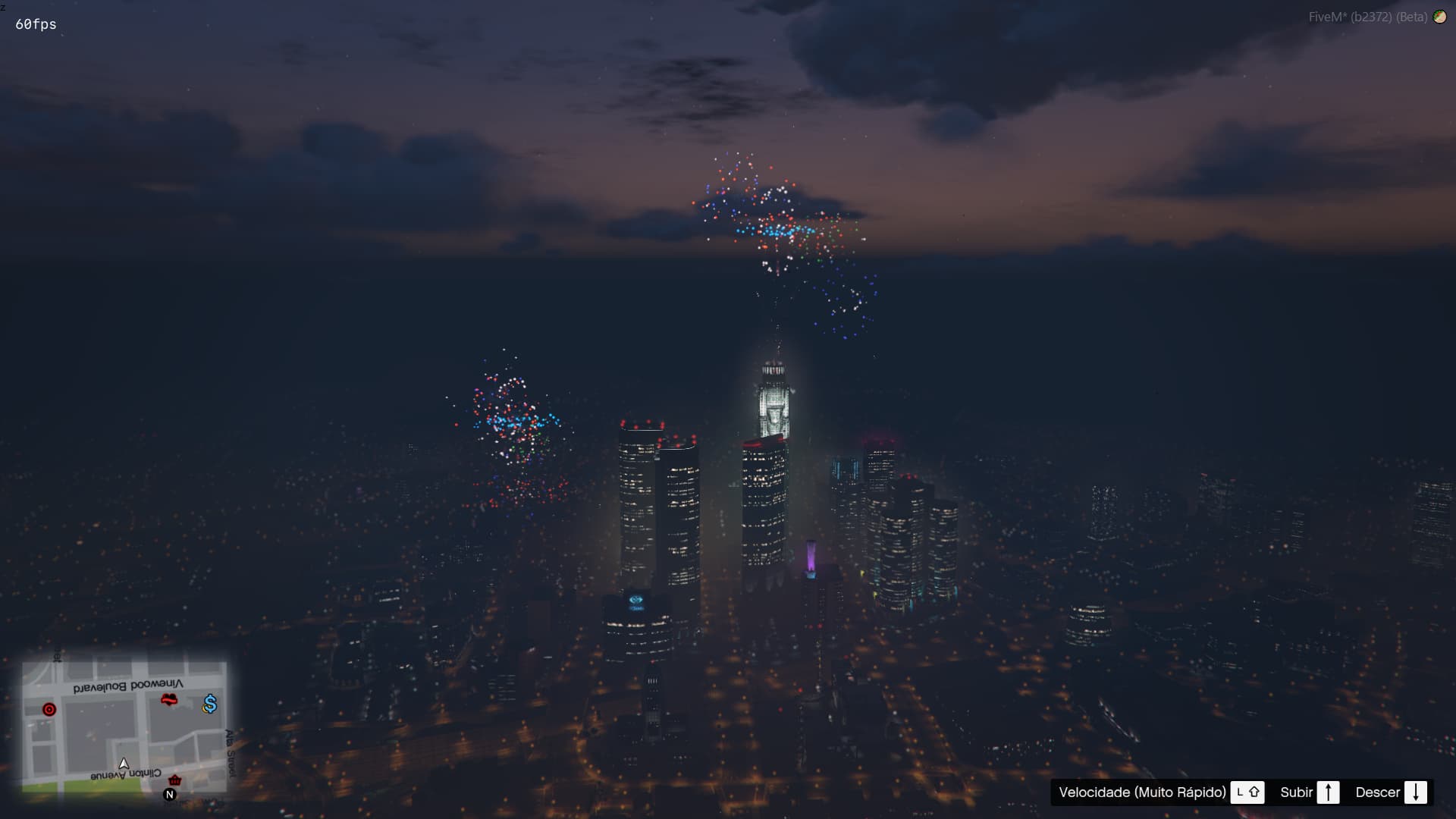Click the blue dollar sign blip on minimap

click(x=209, y=704)
